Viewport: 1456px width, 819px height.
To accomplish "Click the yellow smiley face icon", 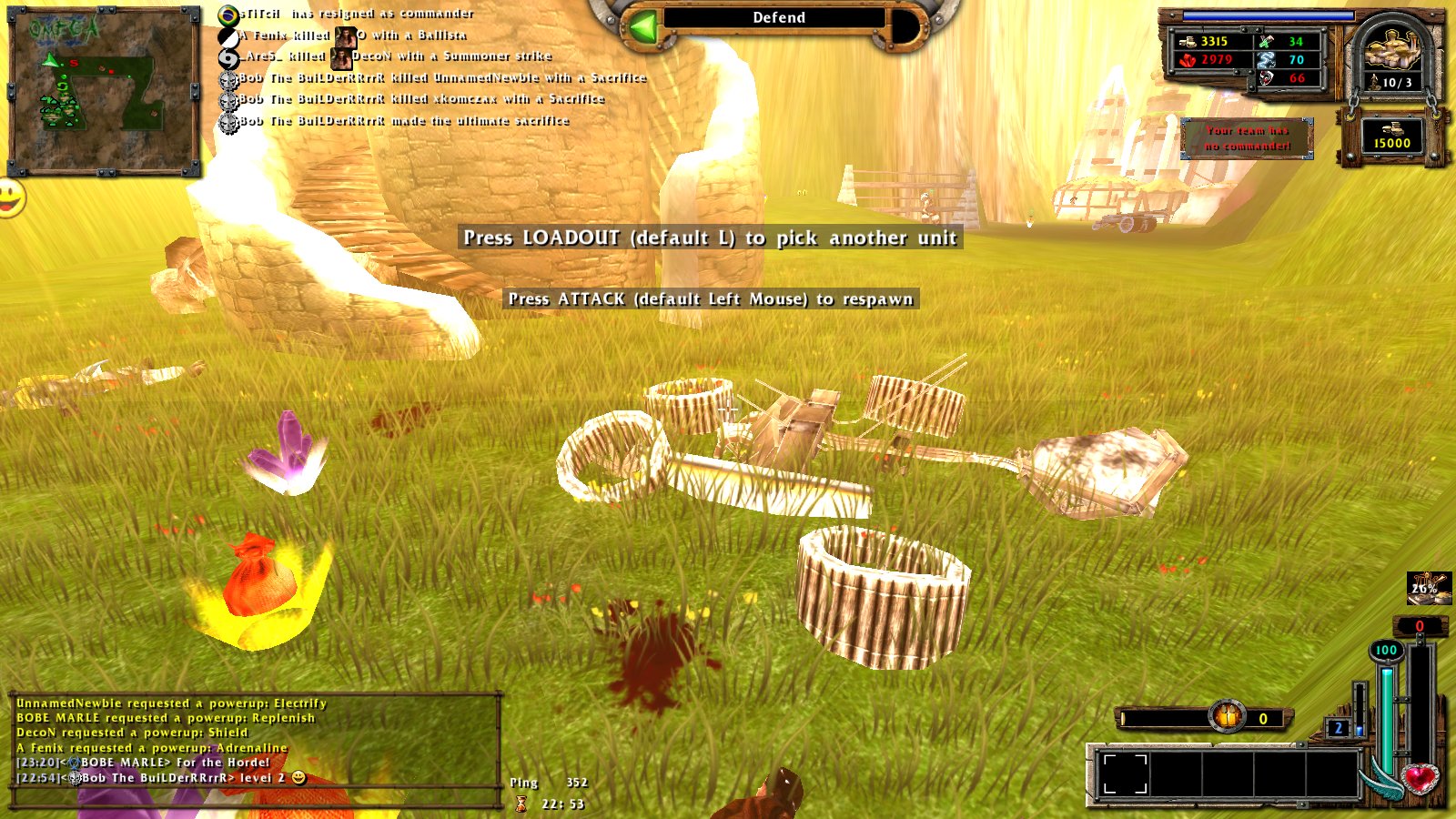I will point(10,197).
